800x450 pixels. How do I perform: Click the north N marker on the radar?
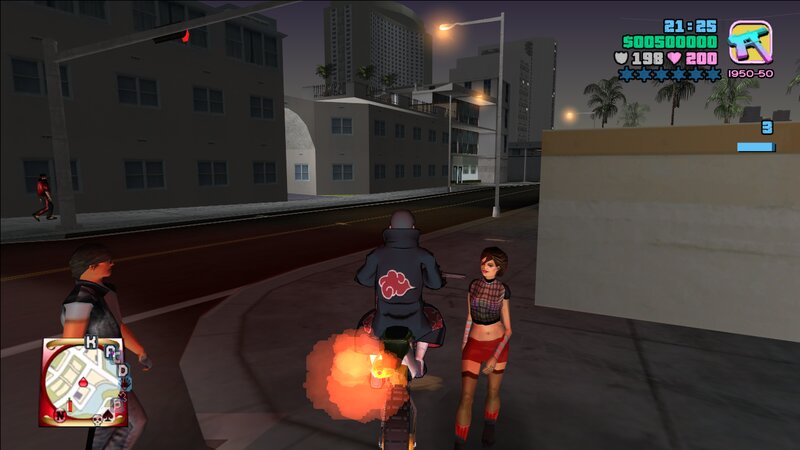60,414
